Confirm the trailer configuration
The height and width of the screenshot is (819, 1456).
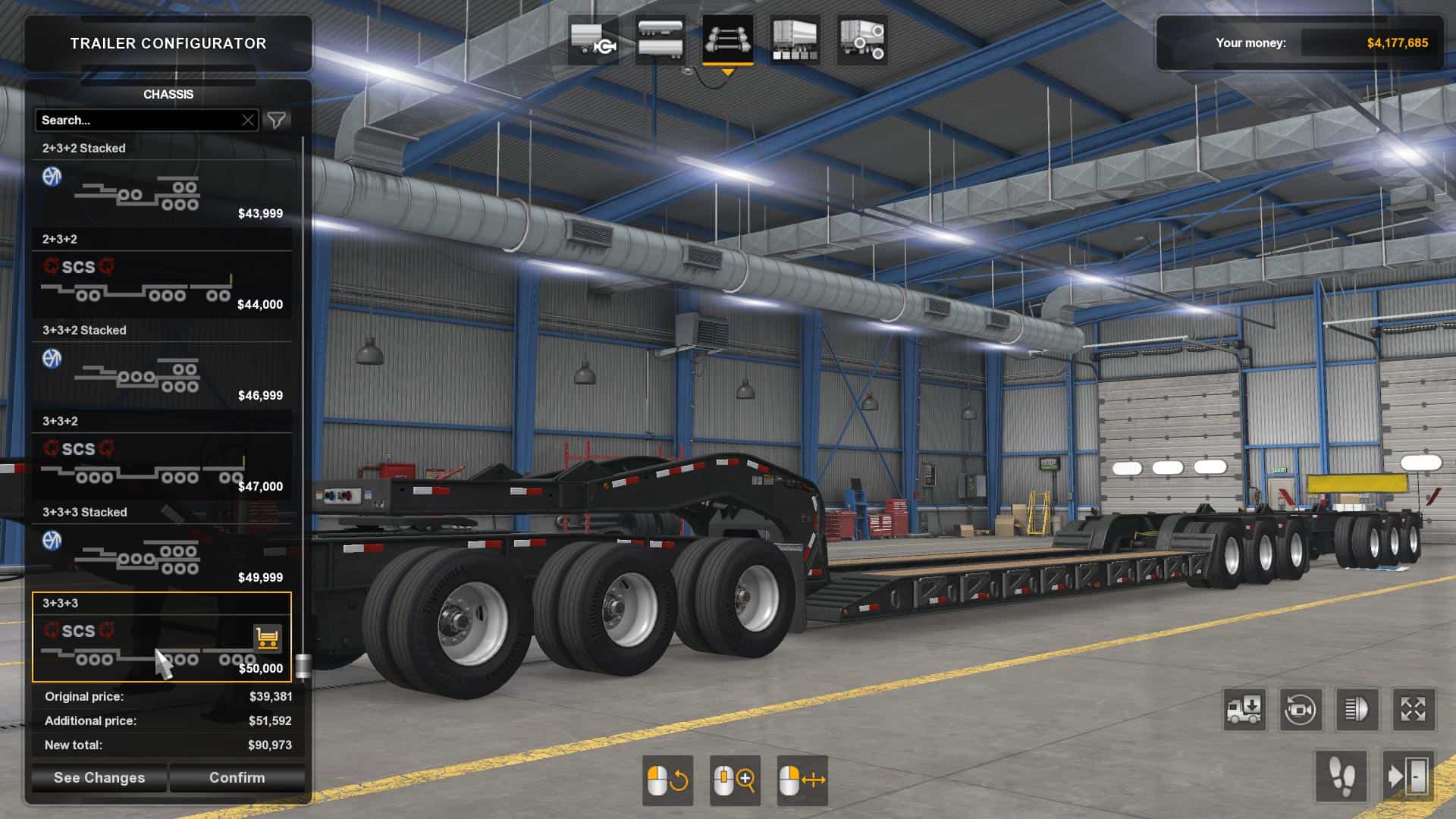[x=237, y=778]
